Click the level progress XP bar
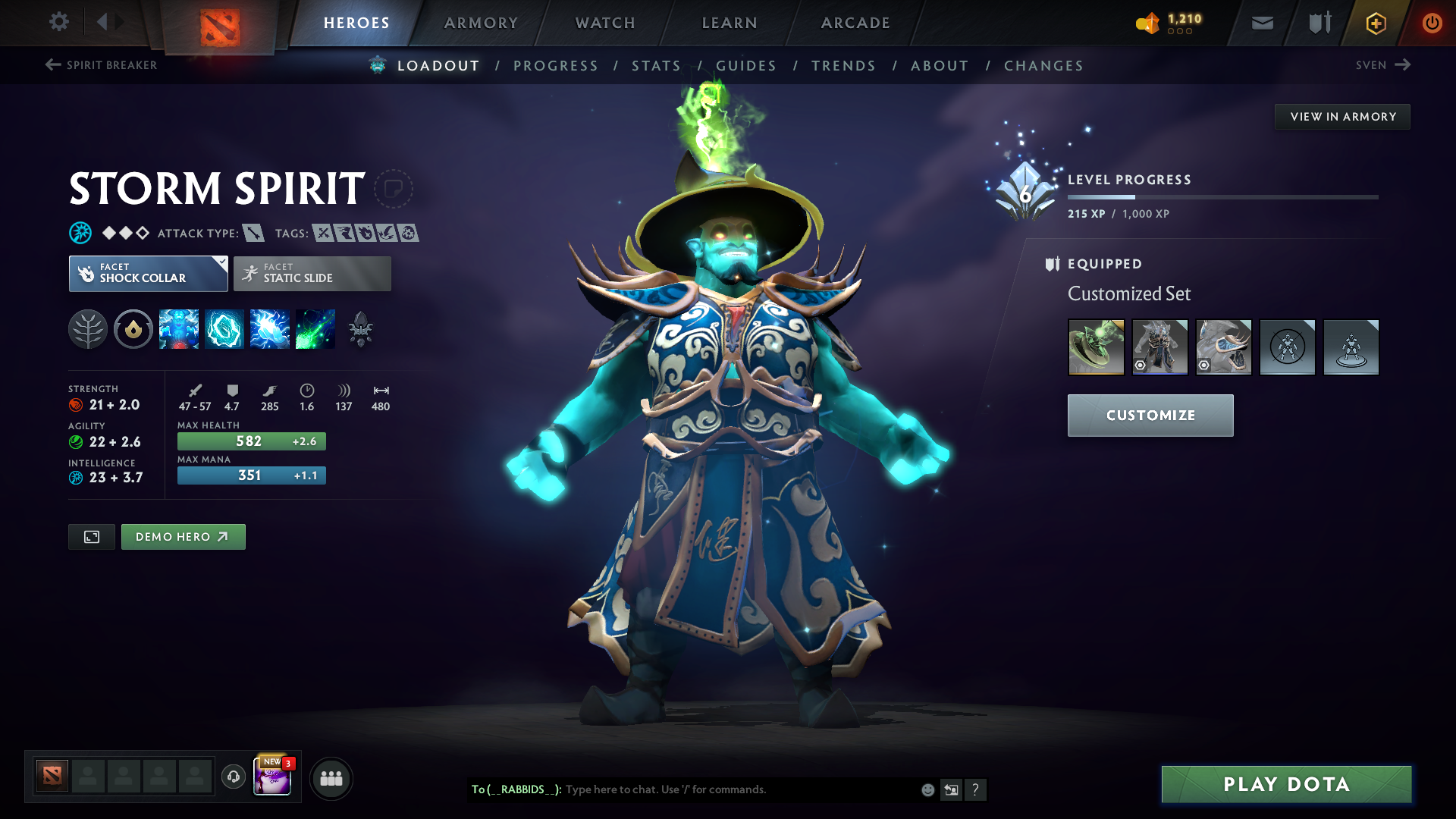 coord(1224,196)
